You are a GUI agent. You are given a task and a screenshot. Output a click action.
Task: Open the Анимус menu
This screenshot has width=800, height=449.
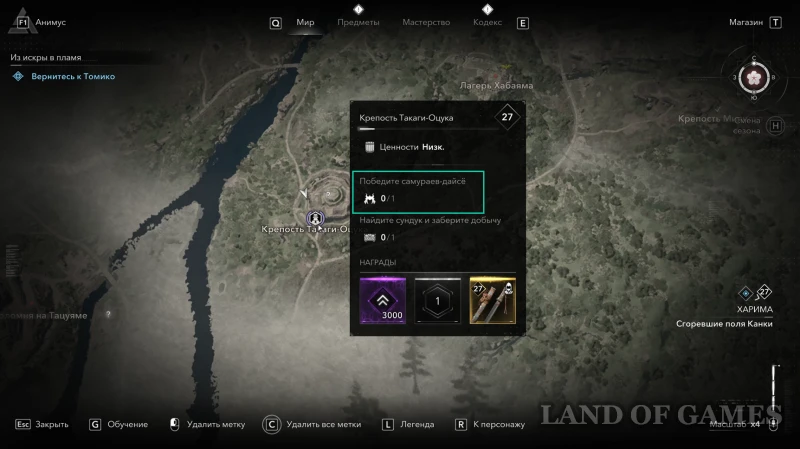[50, 21]
